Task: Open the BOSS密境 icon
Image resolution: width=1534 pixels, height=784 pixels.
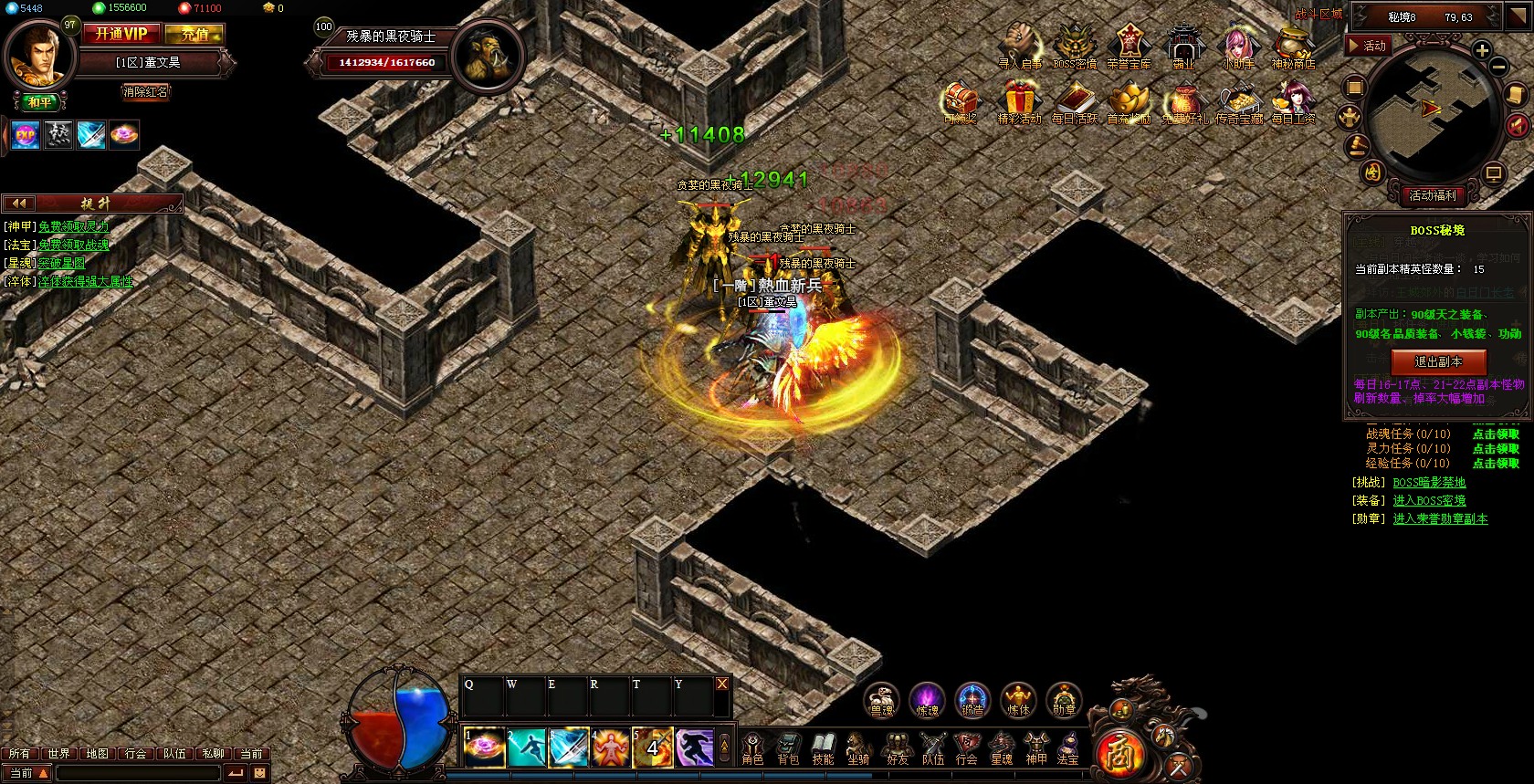Action: click(1074, 46)
